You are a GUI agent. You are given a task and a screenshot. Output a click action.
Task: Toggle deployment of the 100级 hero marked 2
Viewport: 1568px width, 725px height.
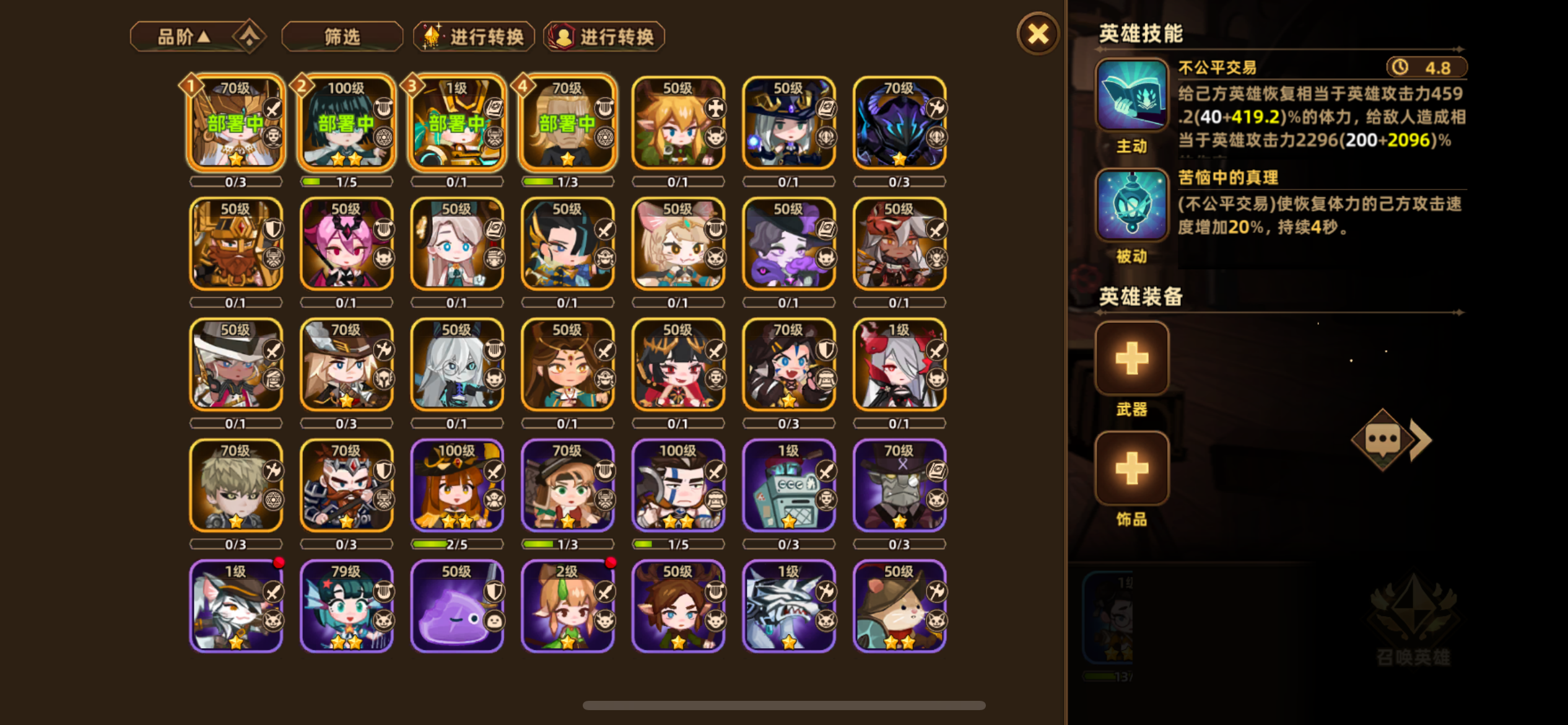(x=346, y=124)
